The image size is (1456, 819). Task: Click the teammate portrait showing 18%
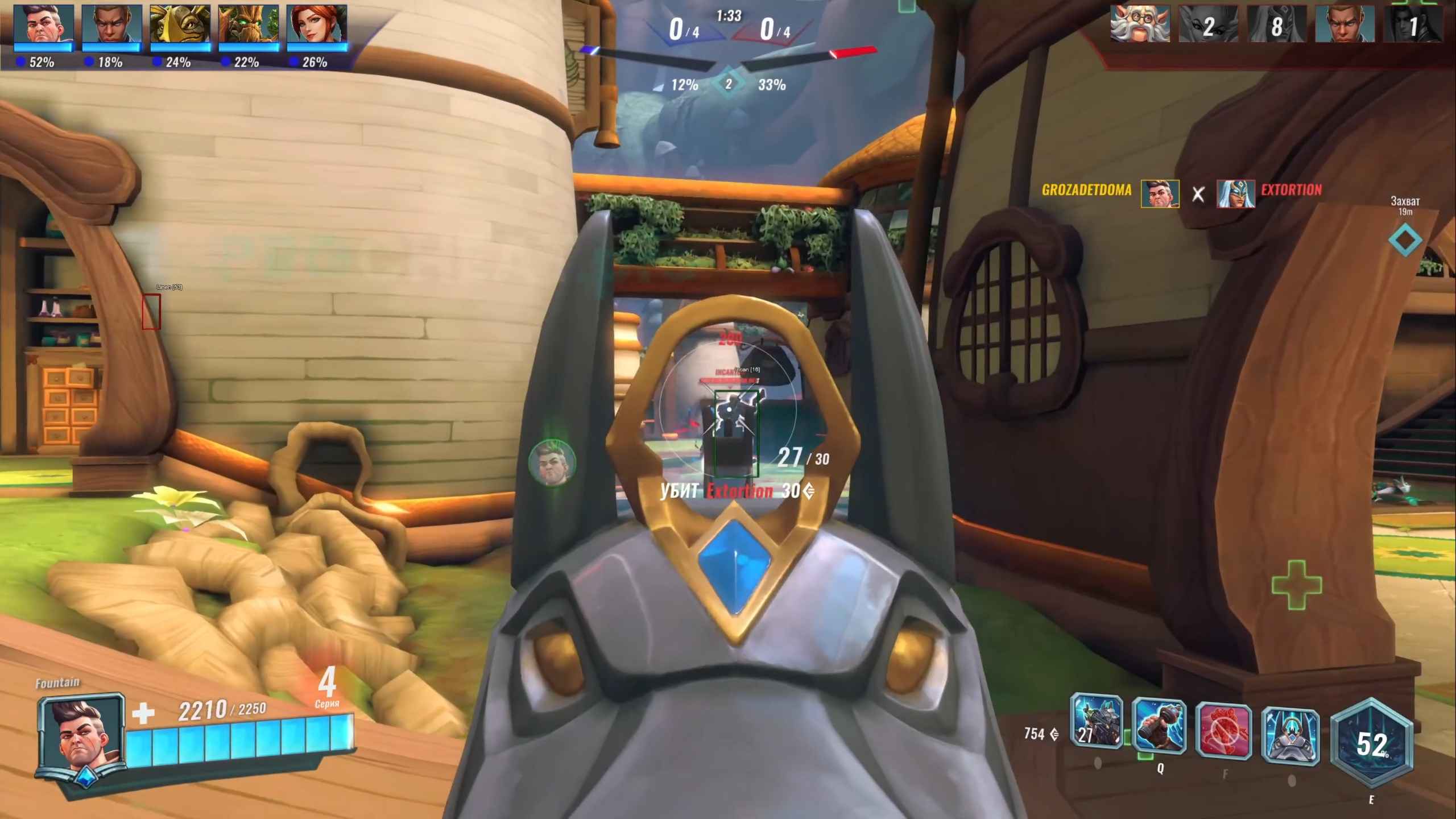pyautogui.click(x=111, y=24)
